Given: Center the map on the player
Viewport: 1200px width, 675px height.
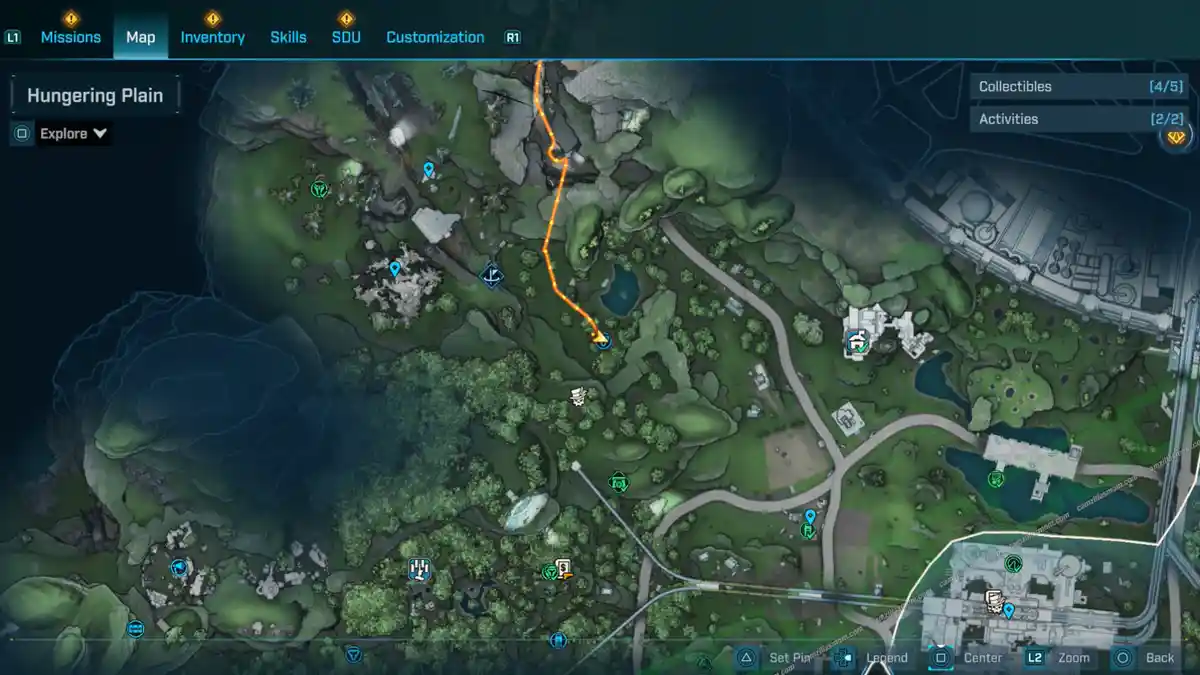Looking at the screenshot, I should (968, 658).
